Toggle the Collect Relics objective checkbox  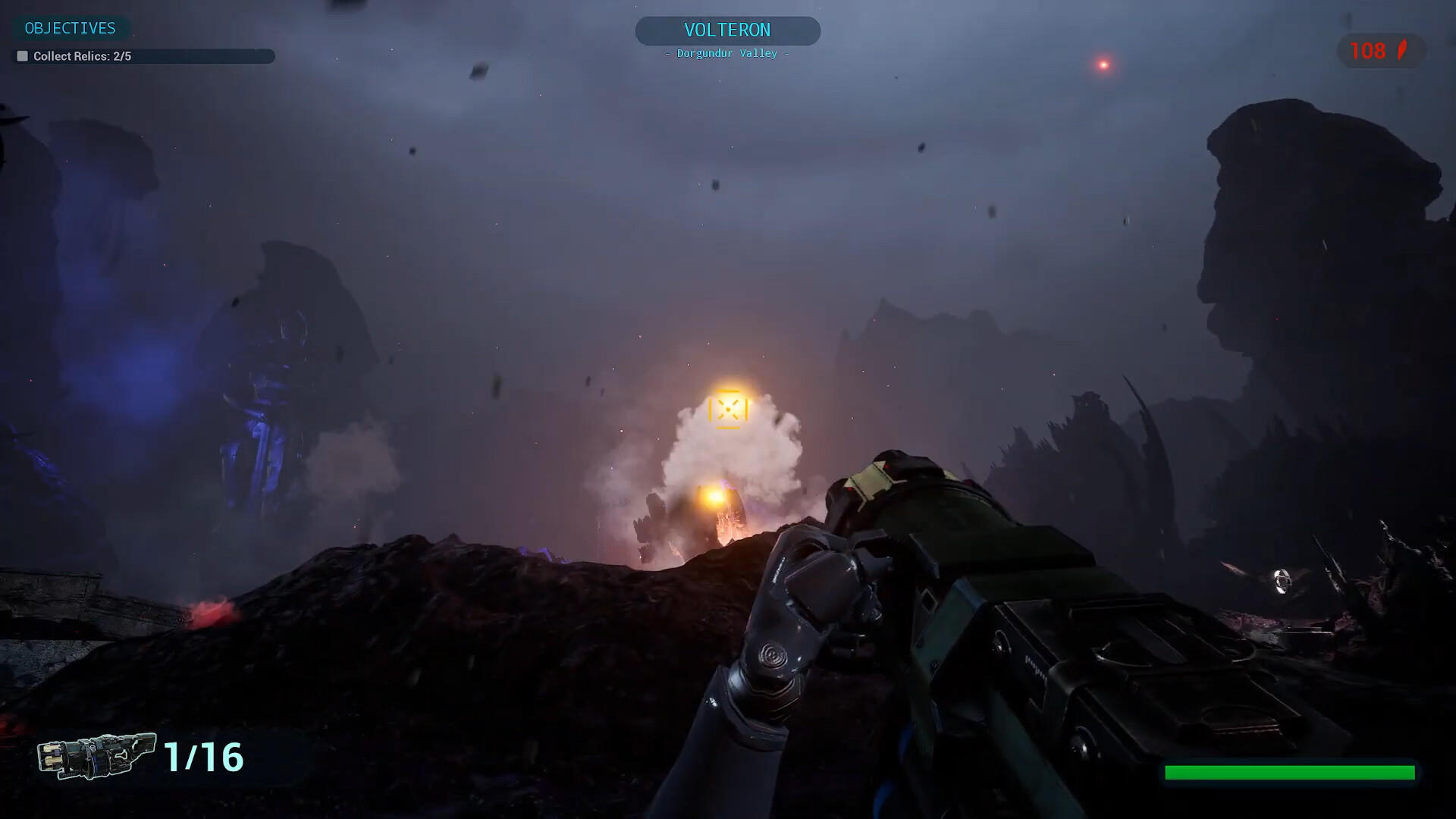(x=23, y=56)
